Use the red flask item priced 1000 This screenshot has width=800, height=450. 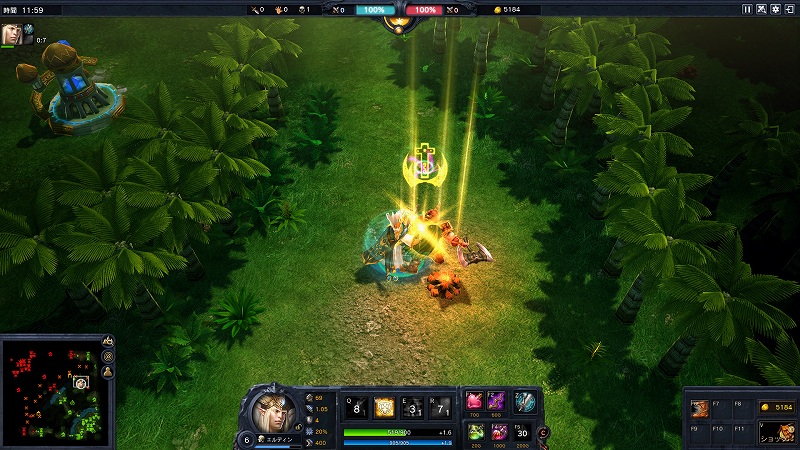tap(498, 432)
